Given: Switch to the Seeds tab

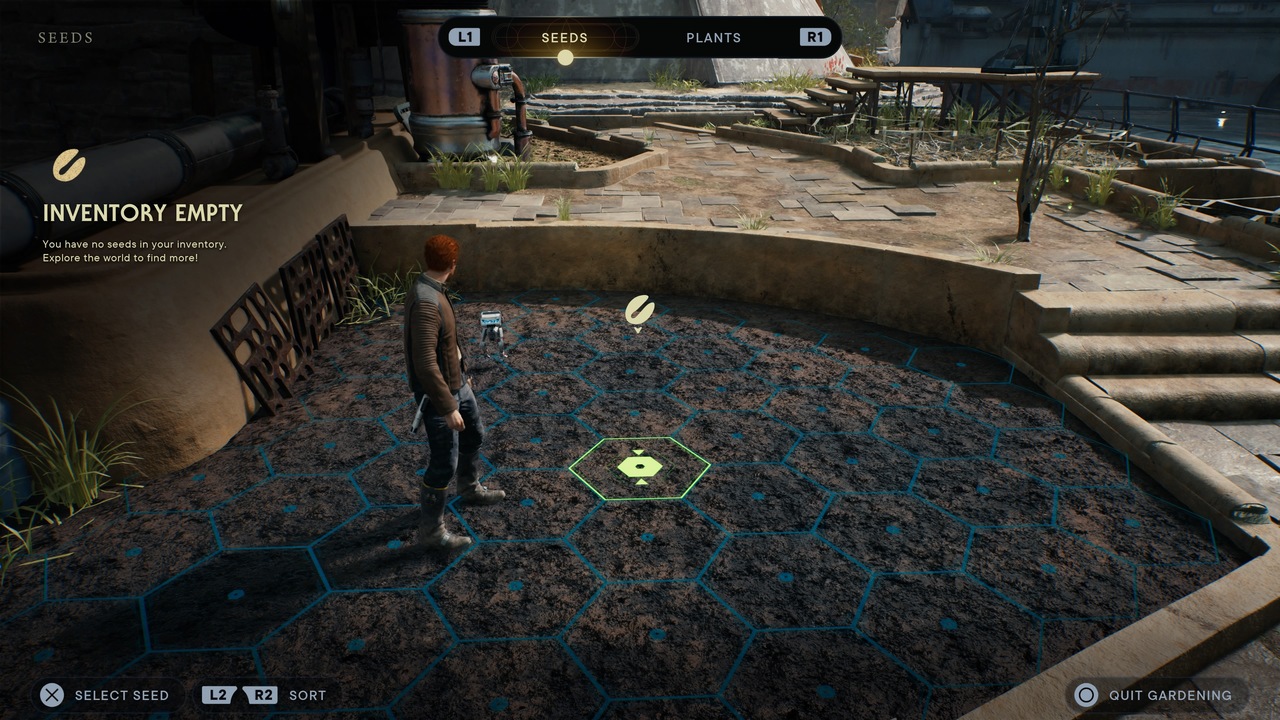Looking at the screenshot, I should pyautogui.click(x=565, y=38).
